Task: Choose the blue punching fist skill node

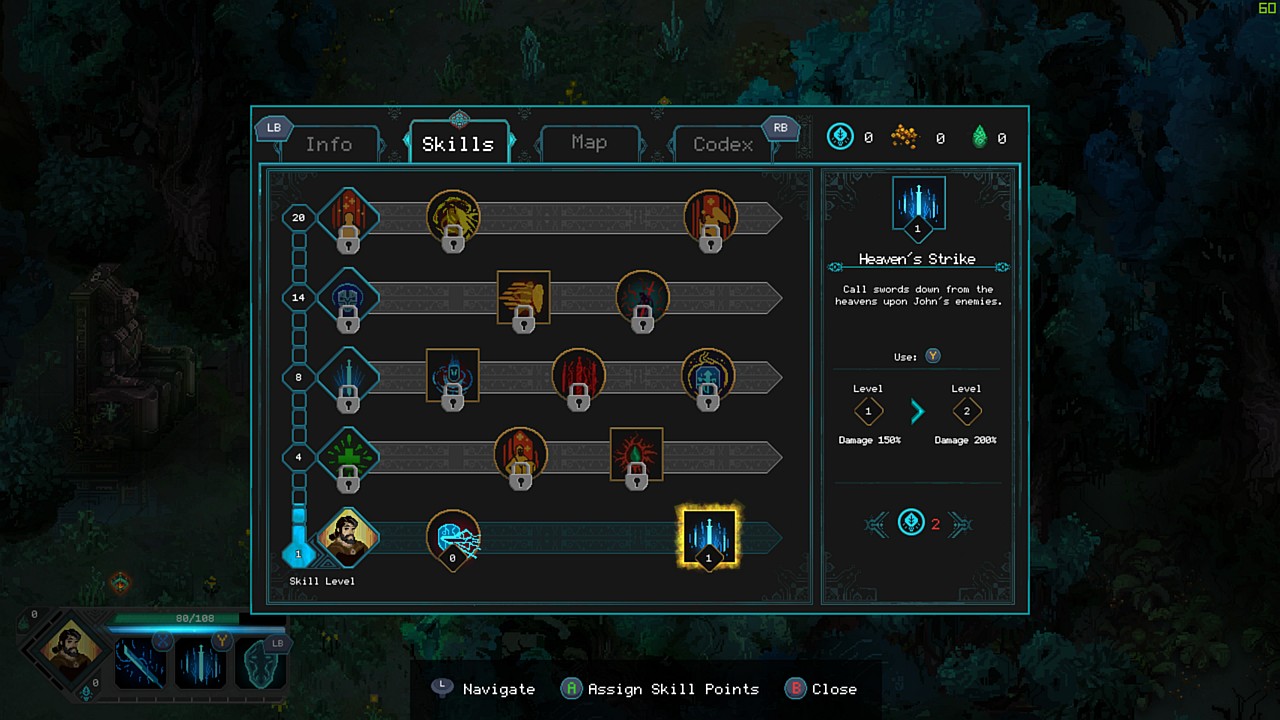Action: click(453, 537)
